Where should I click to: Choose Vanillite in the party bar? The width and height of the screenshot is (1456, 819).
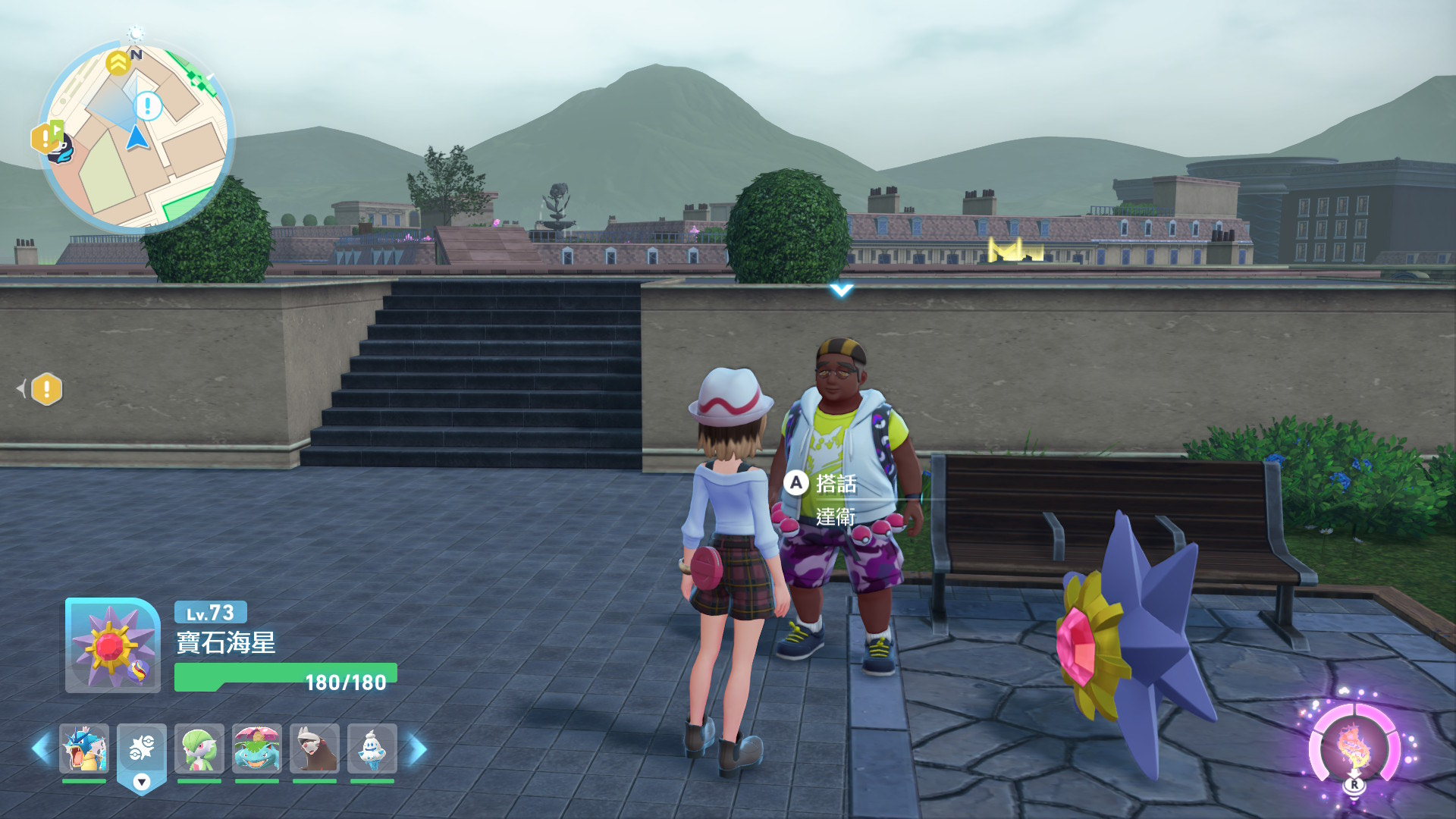[x=372, y=748]
